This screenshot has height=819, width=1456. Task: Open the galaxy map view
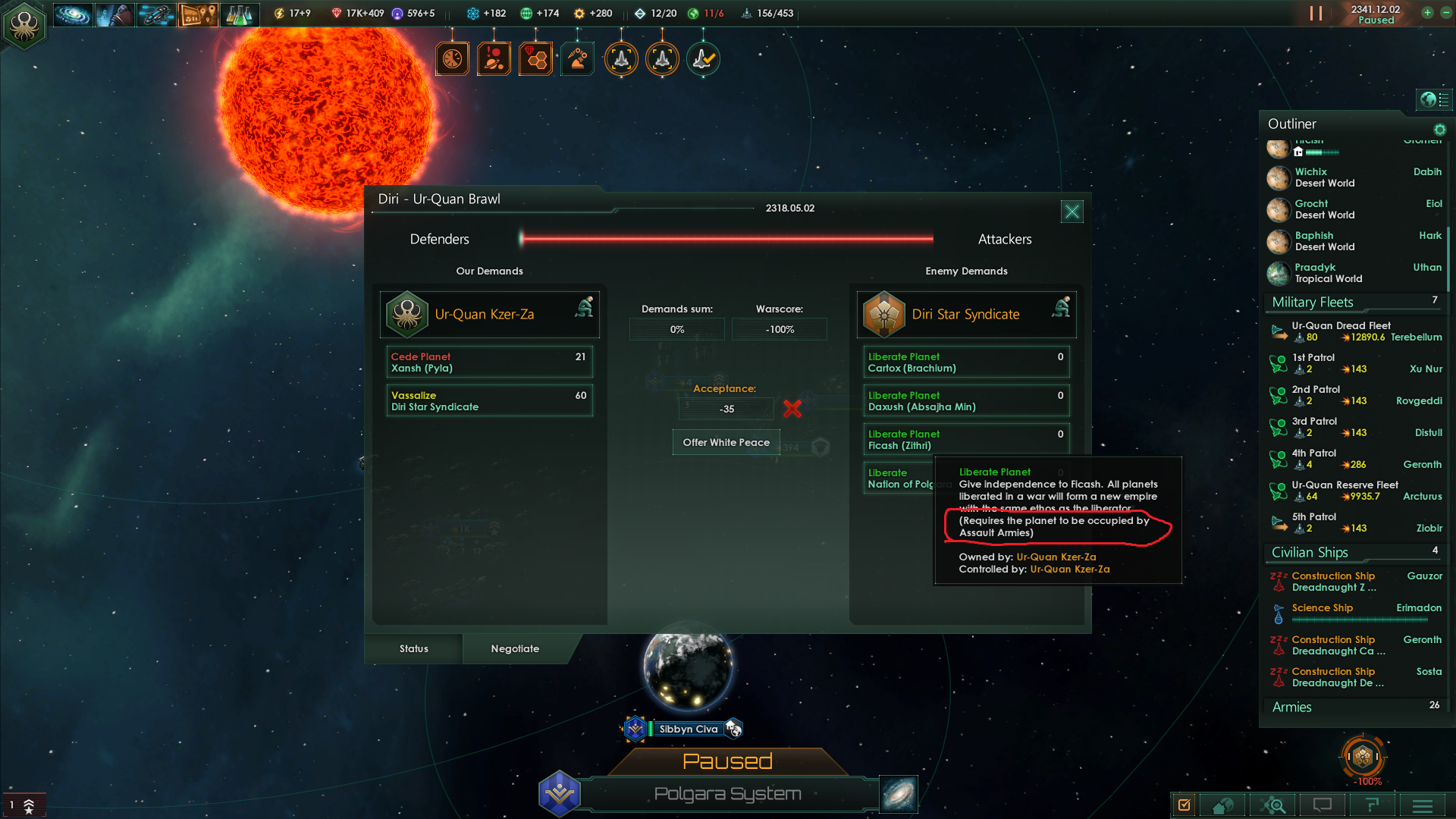pos(899,794)
